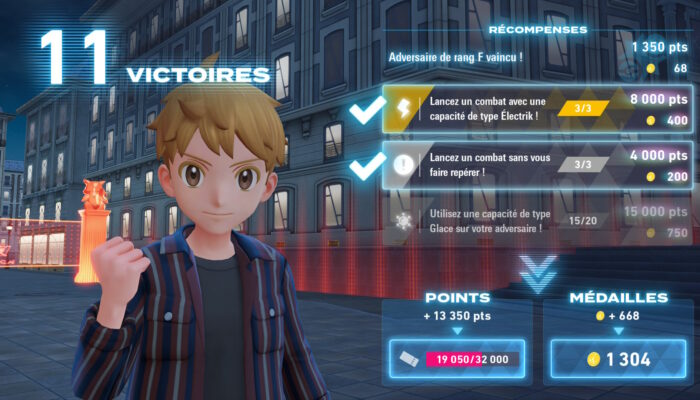This screenshot has height=400, width=700.
Task: Select the Glace-type capacity challenge row
Action: click(538, 221)
